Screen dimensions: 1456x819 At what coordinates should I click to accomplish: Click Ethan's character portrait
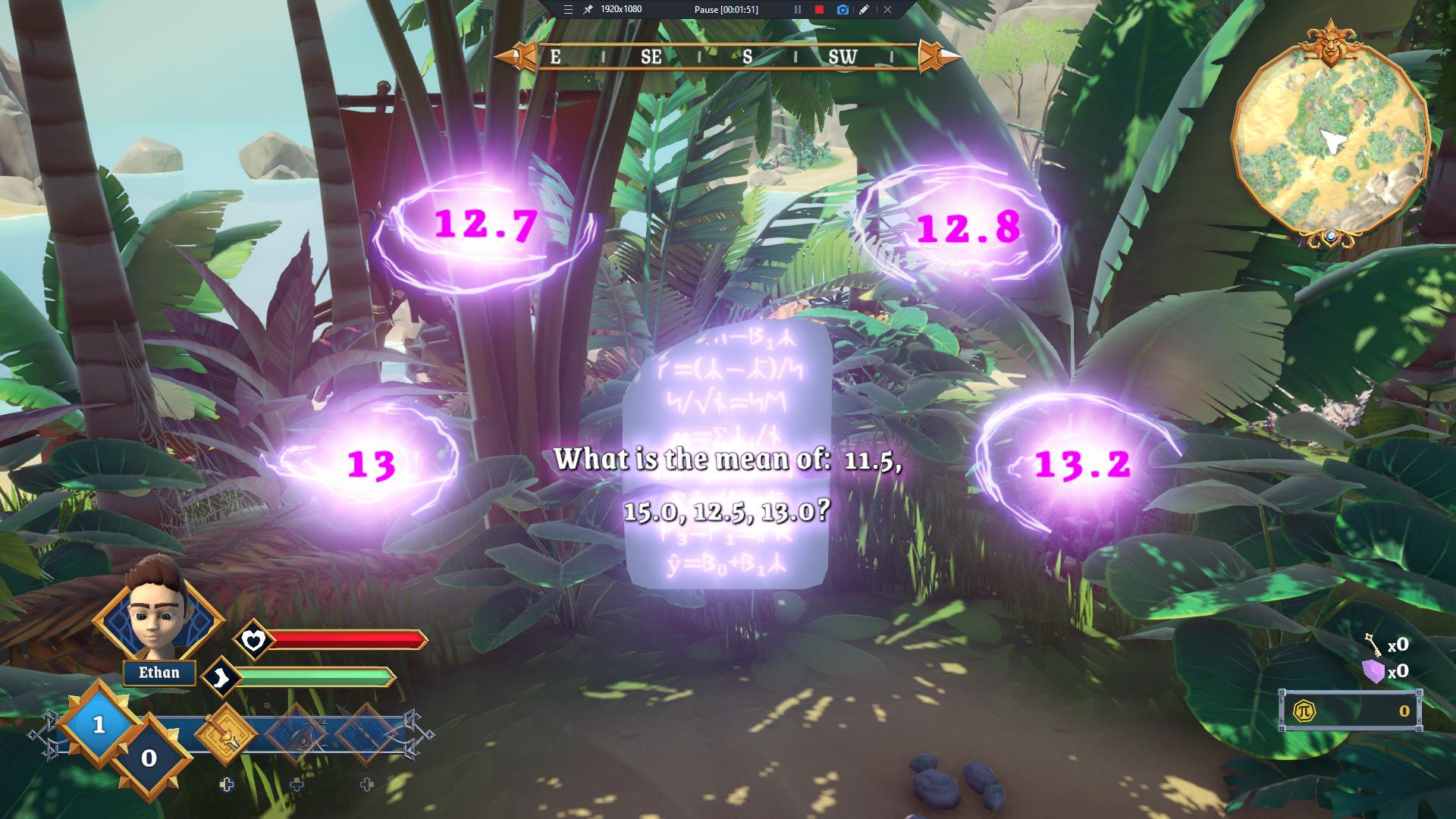(158, 618)
